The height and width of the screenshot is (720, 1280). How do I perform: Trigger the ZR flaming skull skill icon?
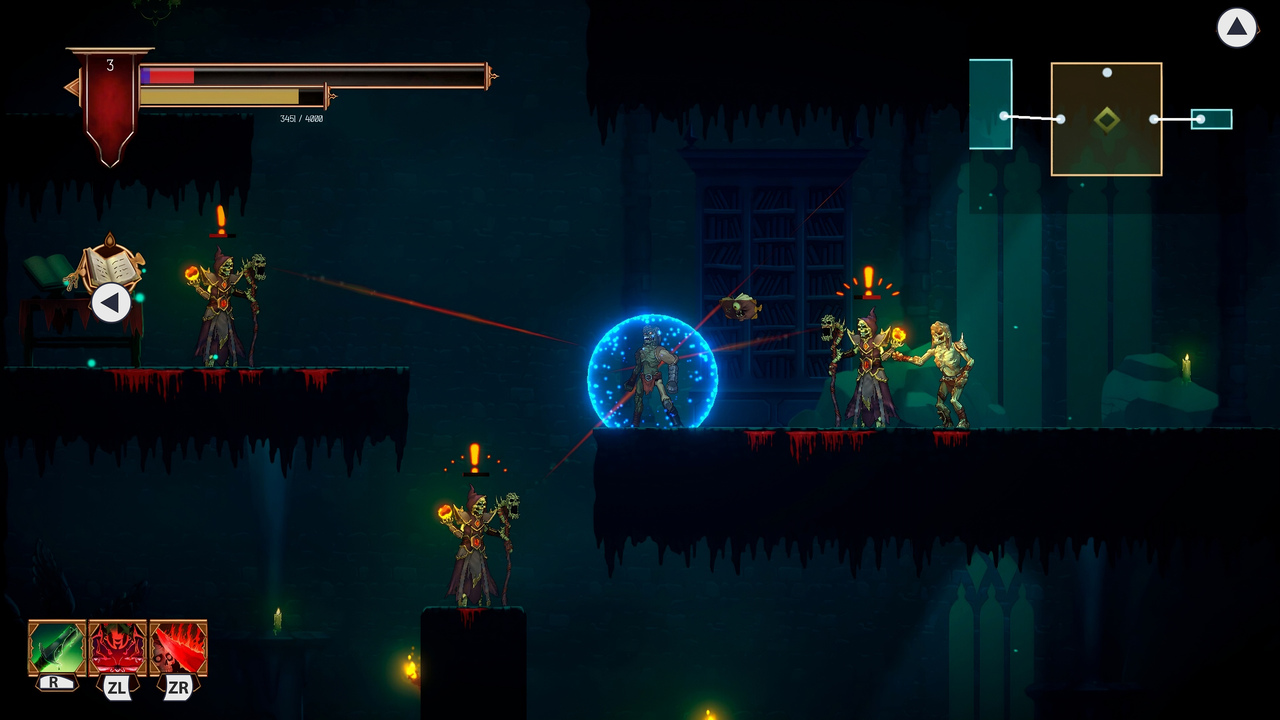(178, 646)
